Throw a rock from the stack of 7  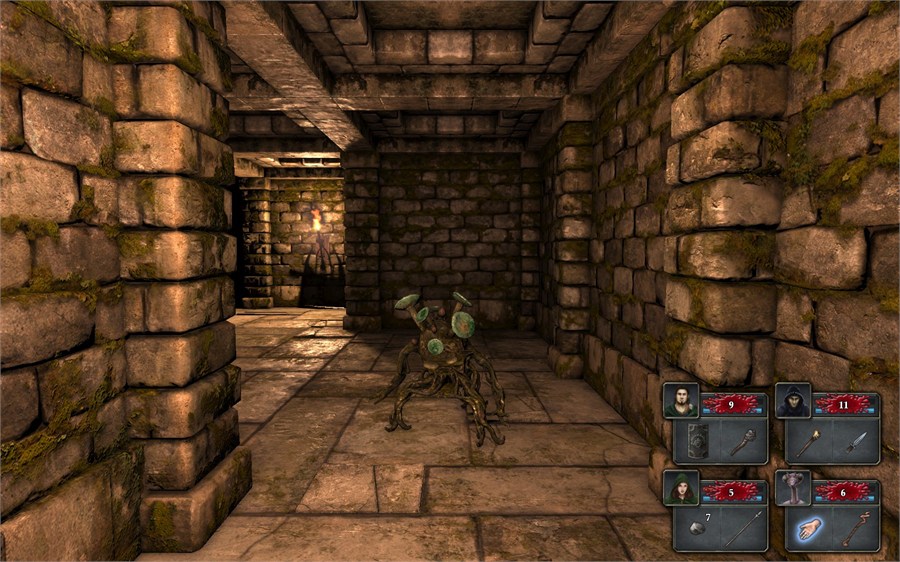(696, 528)
